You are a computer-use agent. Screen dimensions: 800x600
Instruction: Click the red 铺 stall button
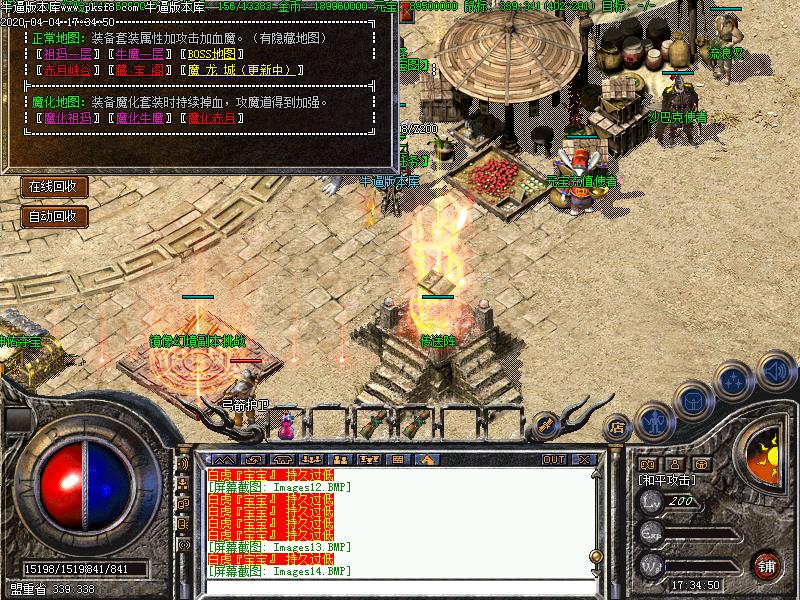point(768,565)
